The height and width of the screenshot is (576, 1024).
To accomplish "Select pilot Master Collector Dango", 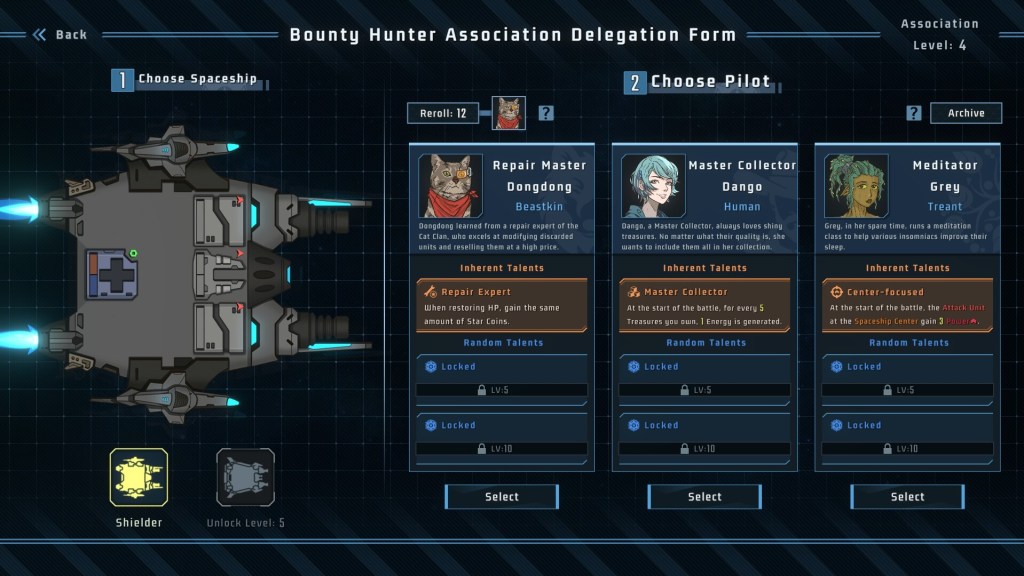I will coord(704,496).
